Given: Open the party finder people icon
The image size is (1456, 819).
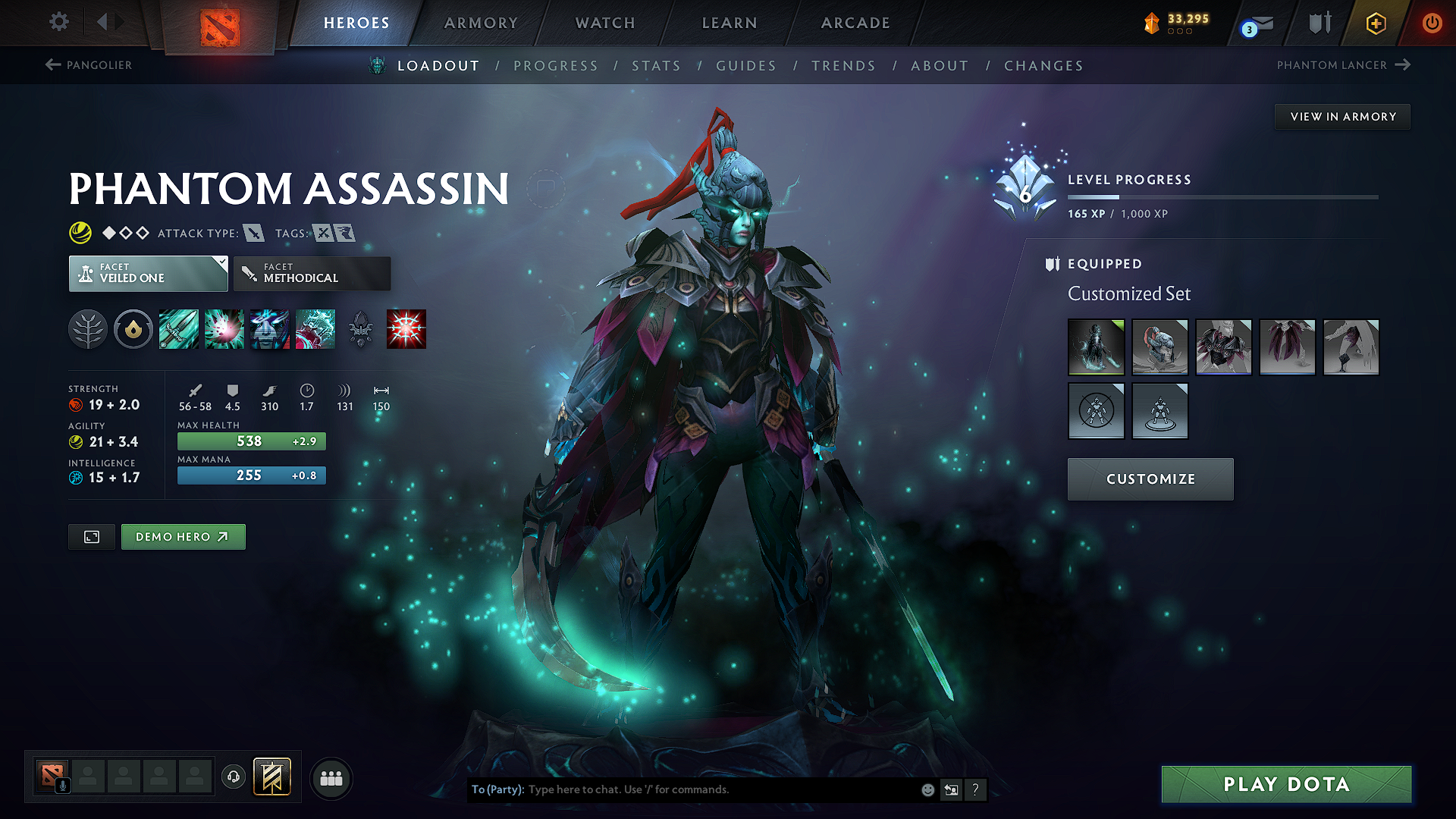Looking at the screenshot, I should (331, 777).
